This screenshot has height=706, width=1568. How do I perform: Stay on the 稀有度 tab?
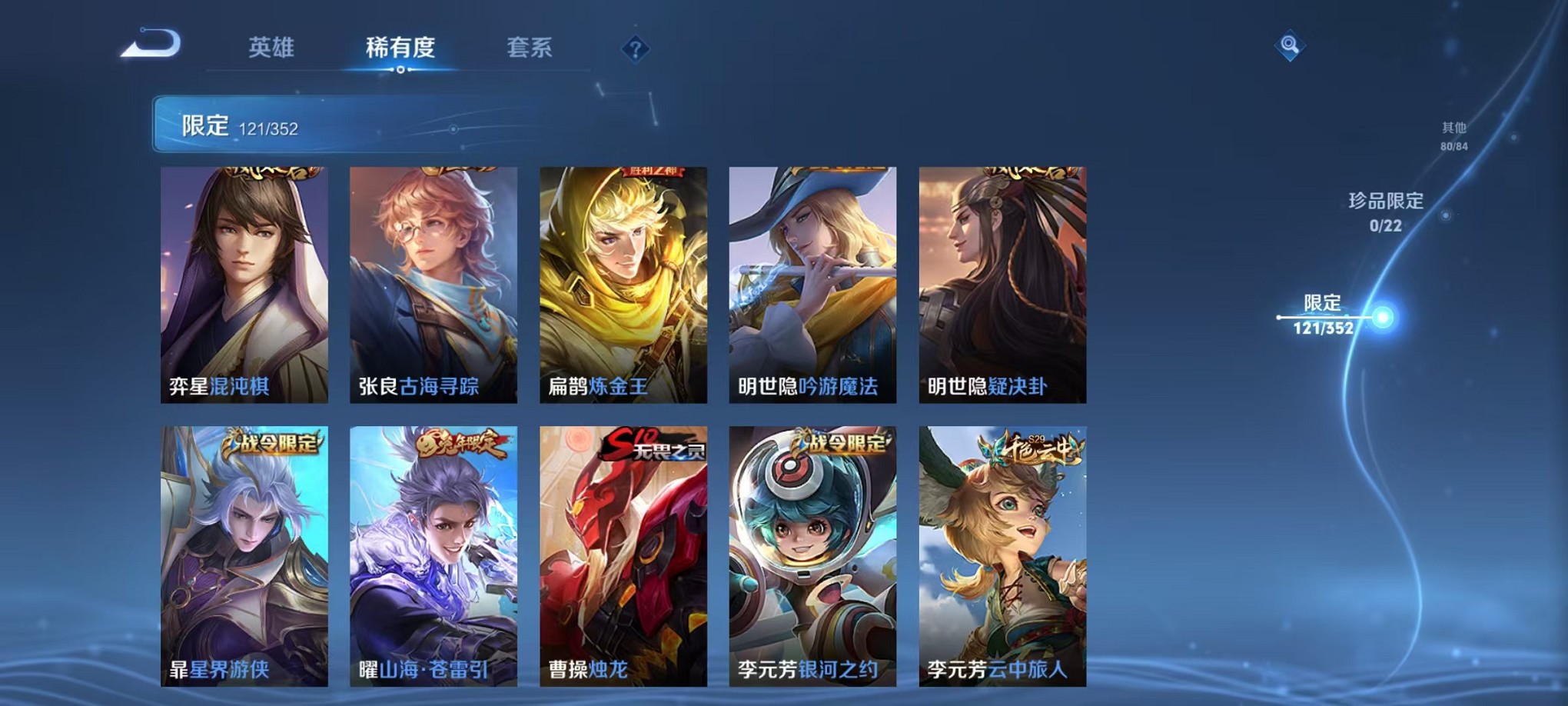400,46
